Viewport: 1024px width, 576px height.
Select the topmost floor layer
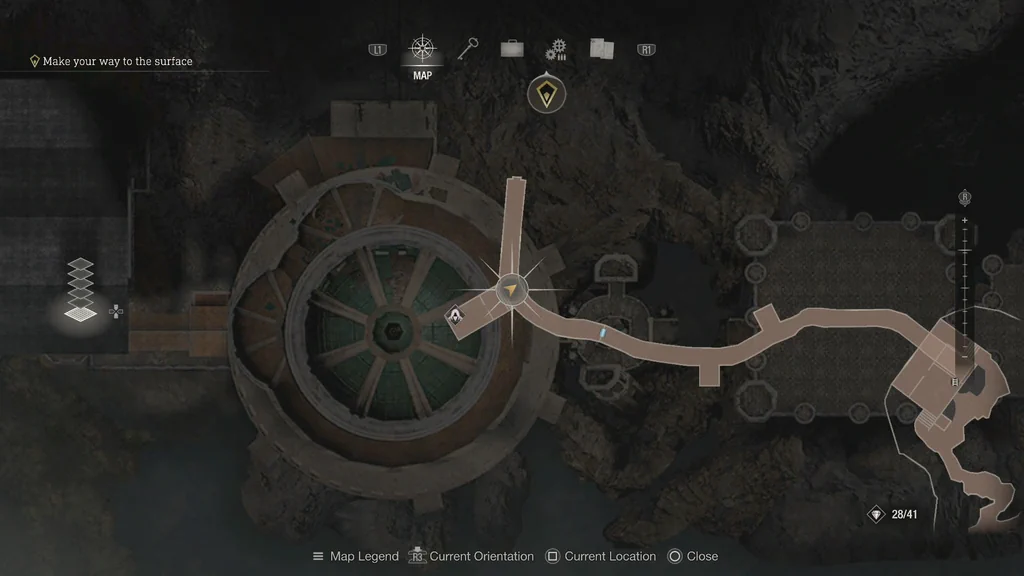[x=81, y=265]
